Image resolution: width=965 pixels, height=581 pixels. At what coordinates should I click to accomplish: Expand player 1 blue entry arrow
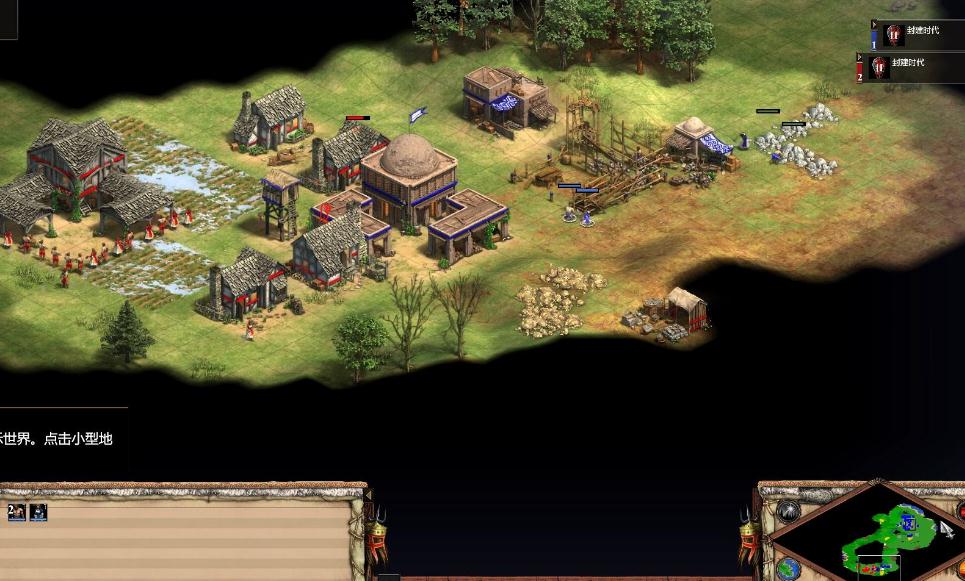point(874,25)
